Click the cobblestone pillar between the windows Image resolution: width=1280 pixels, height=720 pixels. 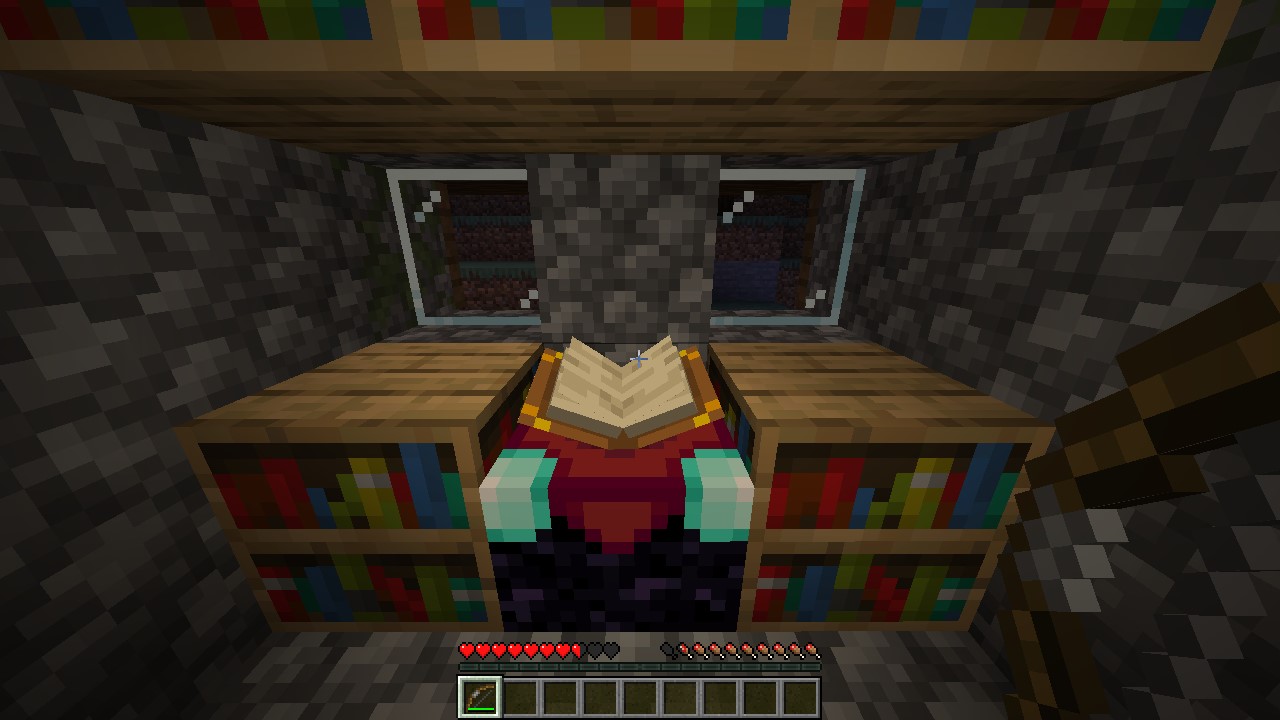tap(625, 240)
